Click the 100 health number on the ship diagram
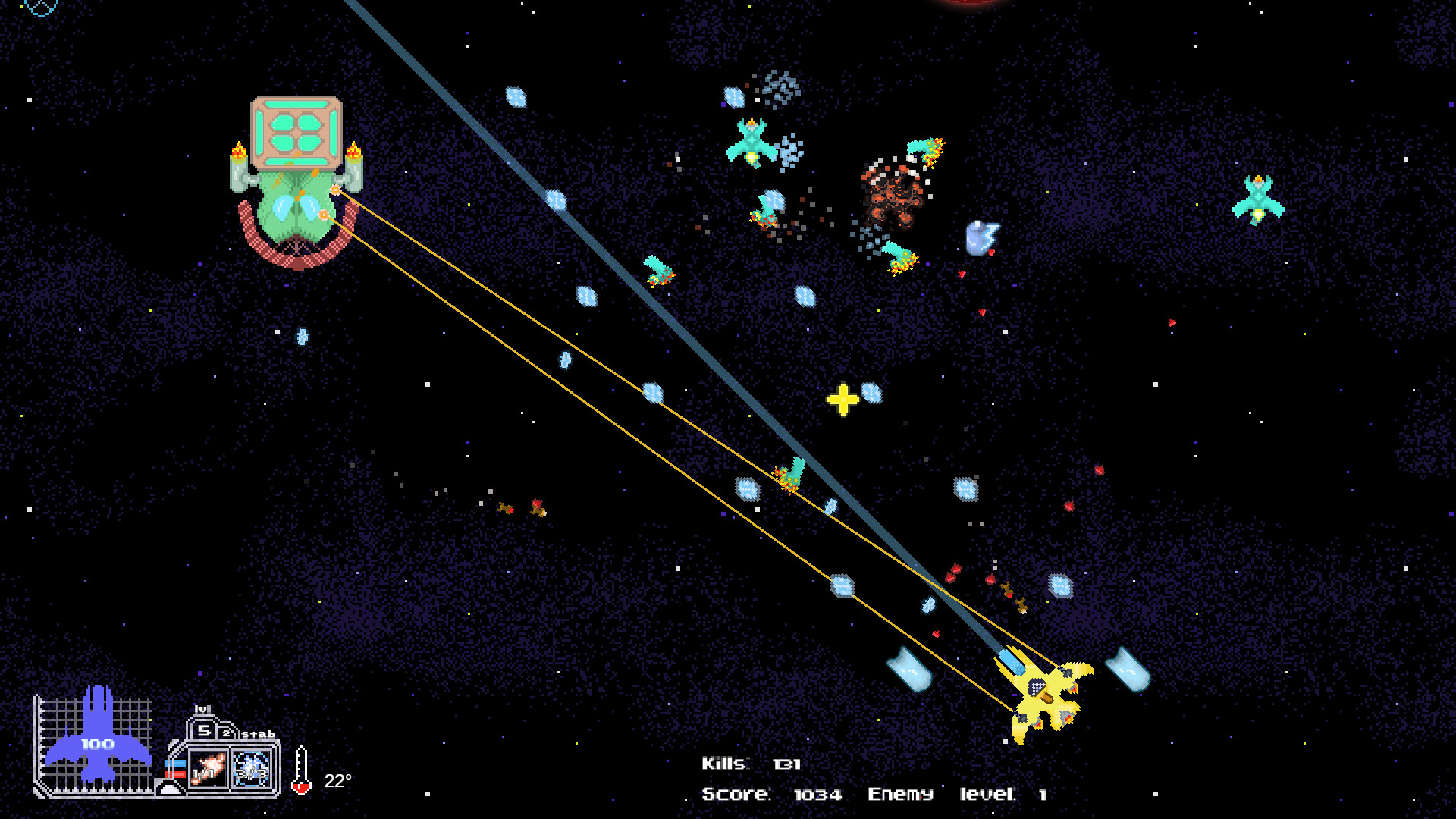Viewport: 1456px width, 819px height. [96, 743]
